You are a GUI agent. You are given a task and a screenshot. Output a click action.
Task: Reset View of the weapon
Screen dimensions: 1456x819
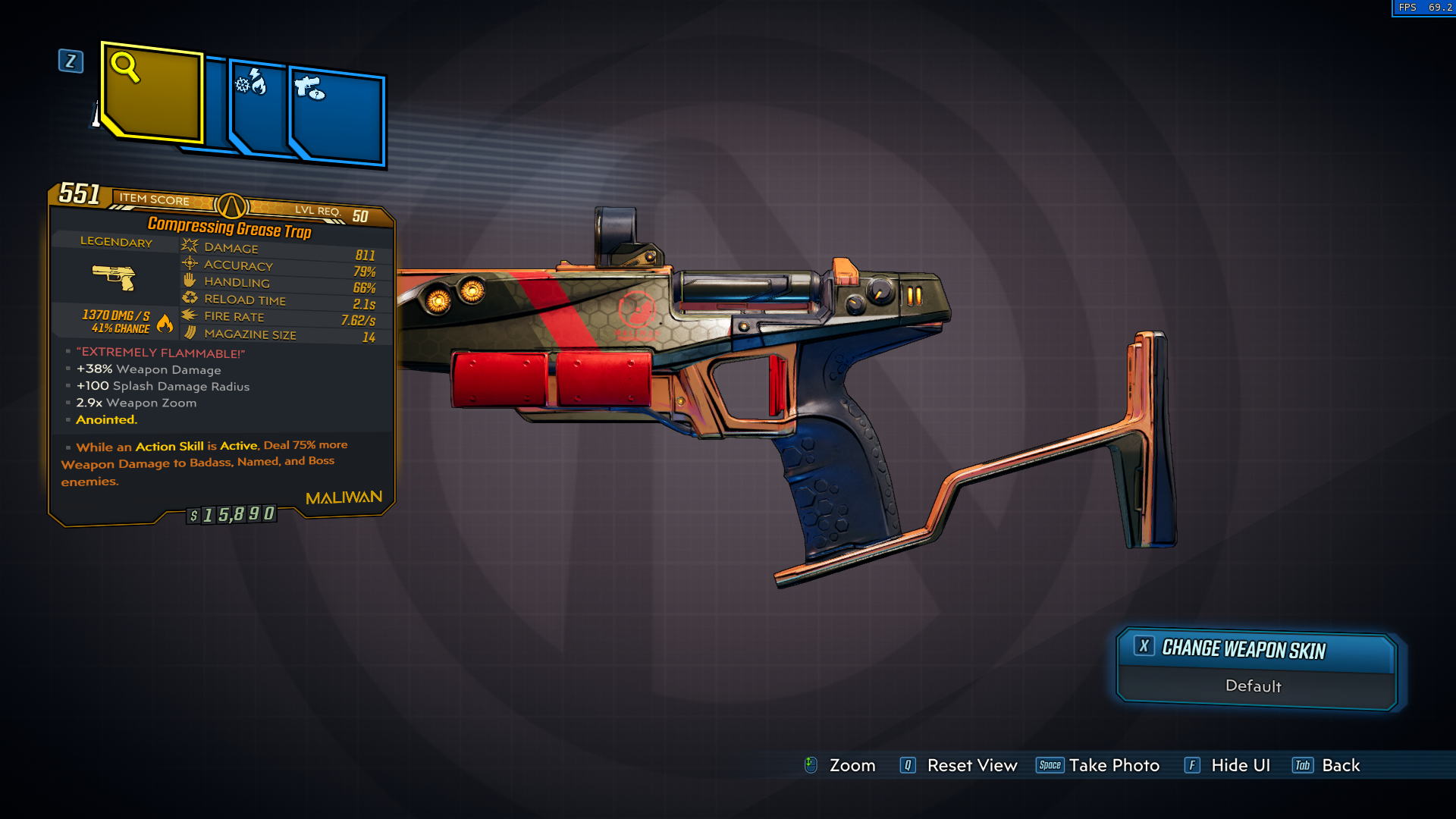959,765
